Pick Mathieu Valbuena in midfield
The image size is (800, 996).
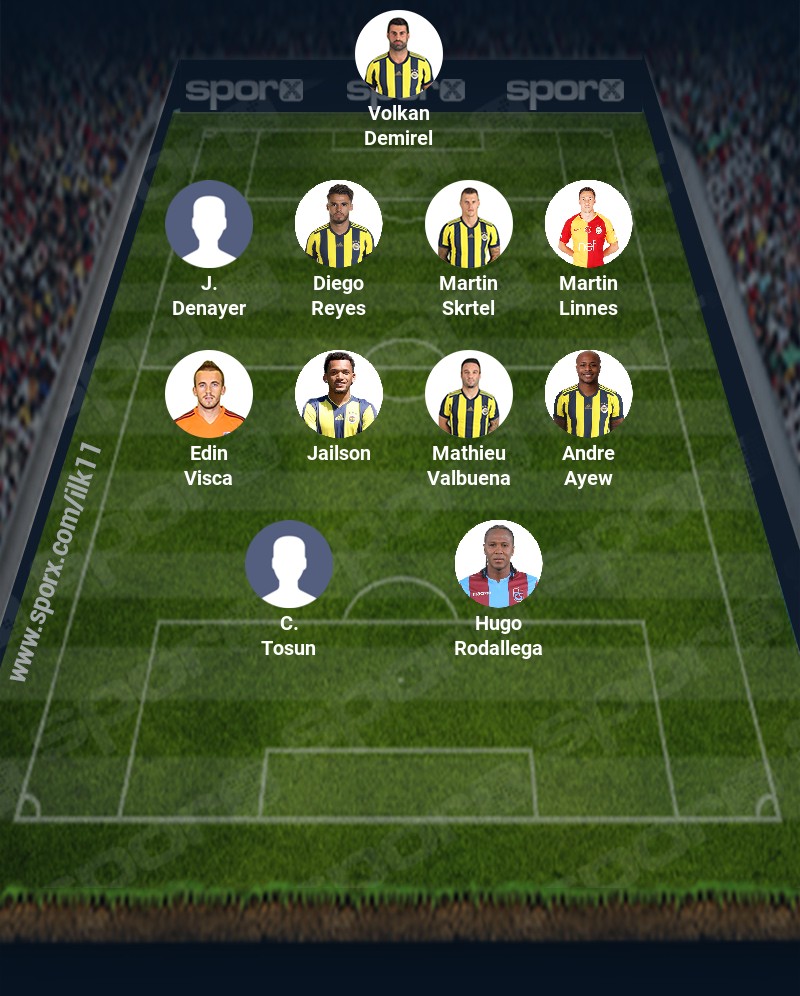click(469, 394)
